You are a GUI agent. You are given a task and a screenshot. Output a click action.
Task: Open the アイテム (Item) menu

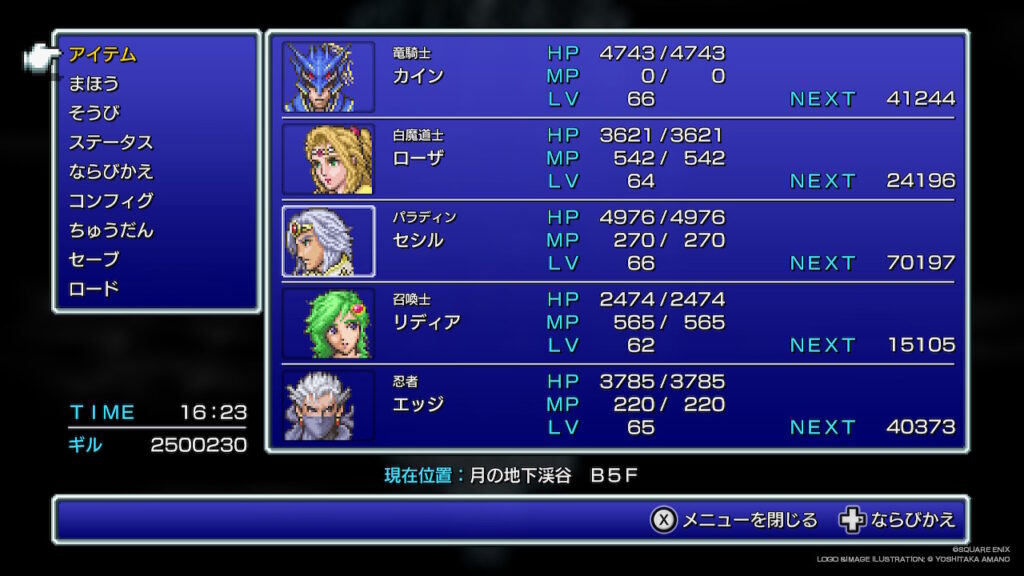click(x=102, y=55)
